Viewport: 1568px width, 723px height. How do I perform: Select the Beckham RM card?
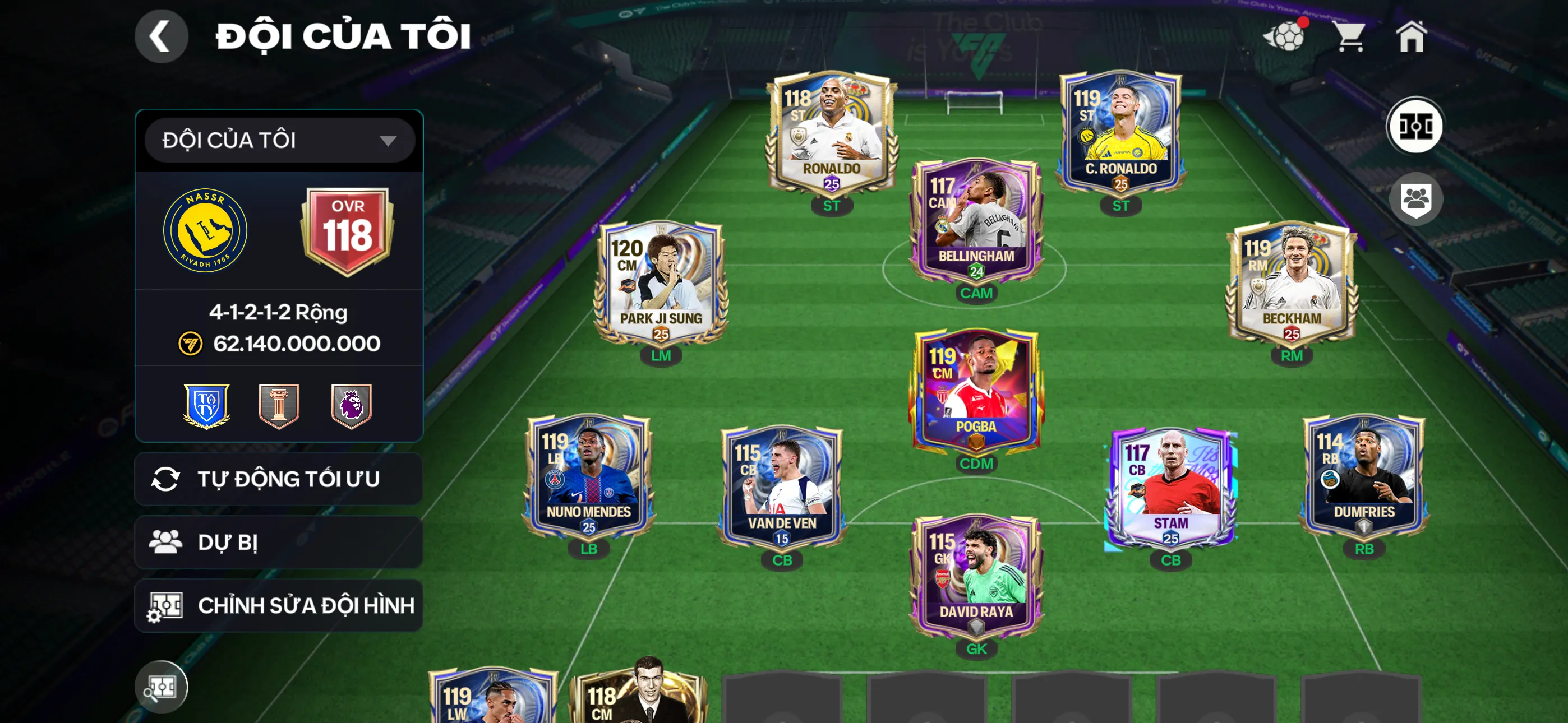click(x=1291, y=284)
